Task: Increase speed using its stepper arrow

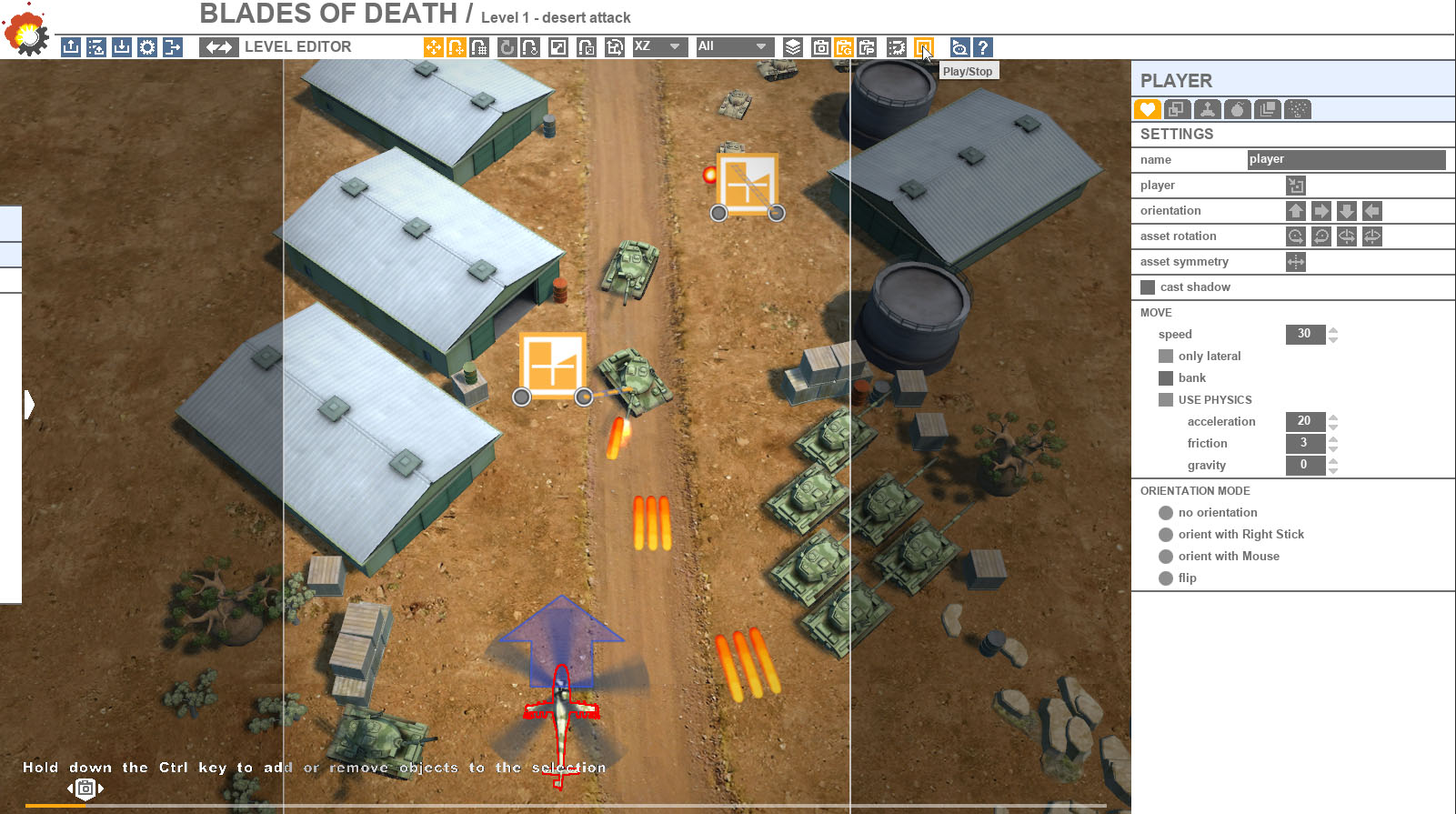Action: click(1332, 330)
